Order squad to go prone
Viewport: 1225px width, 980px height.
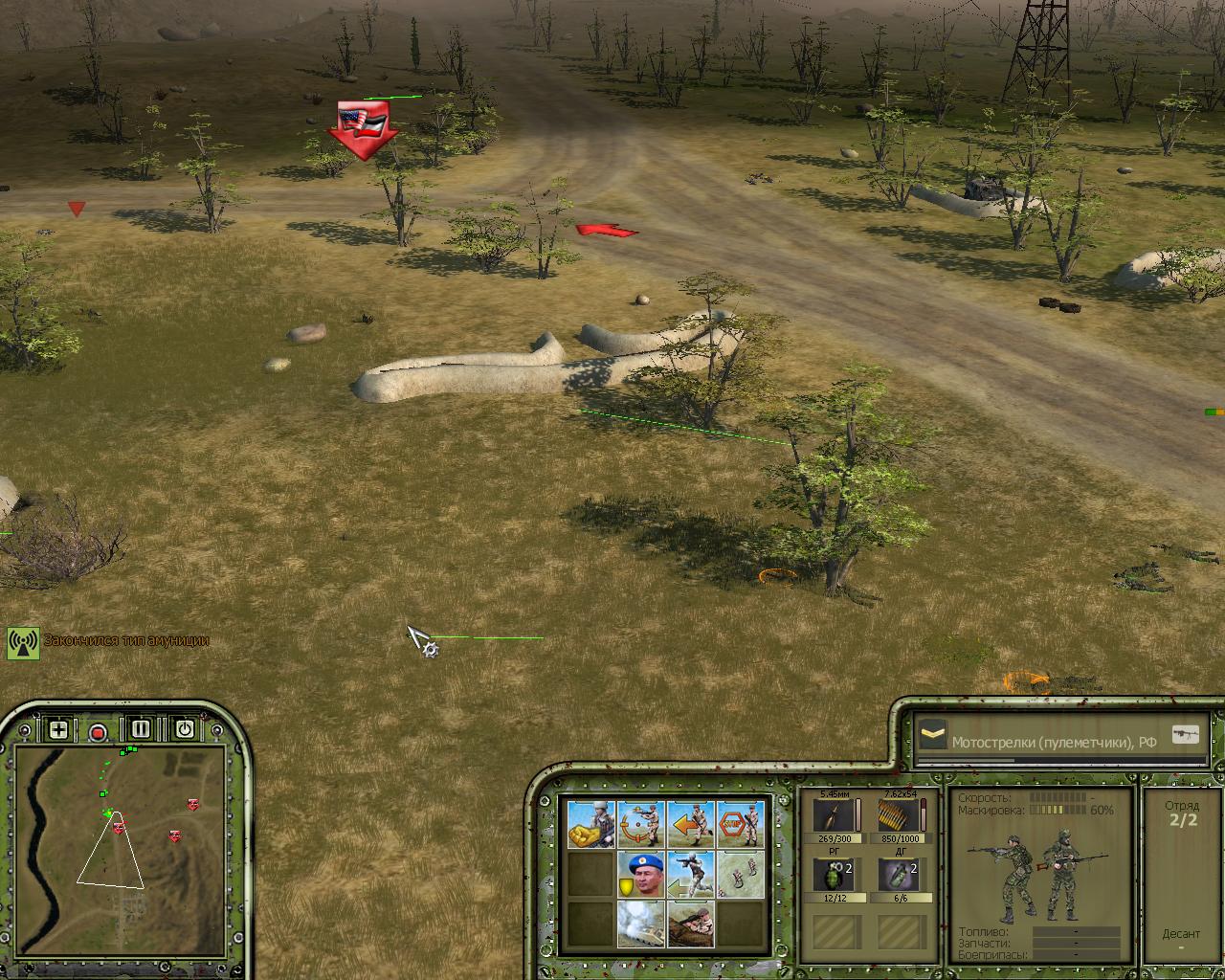691,924
